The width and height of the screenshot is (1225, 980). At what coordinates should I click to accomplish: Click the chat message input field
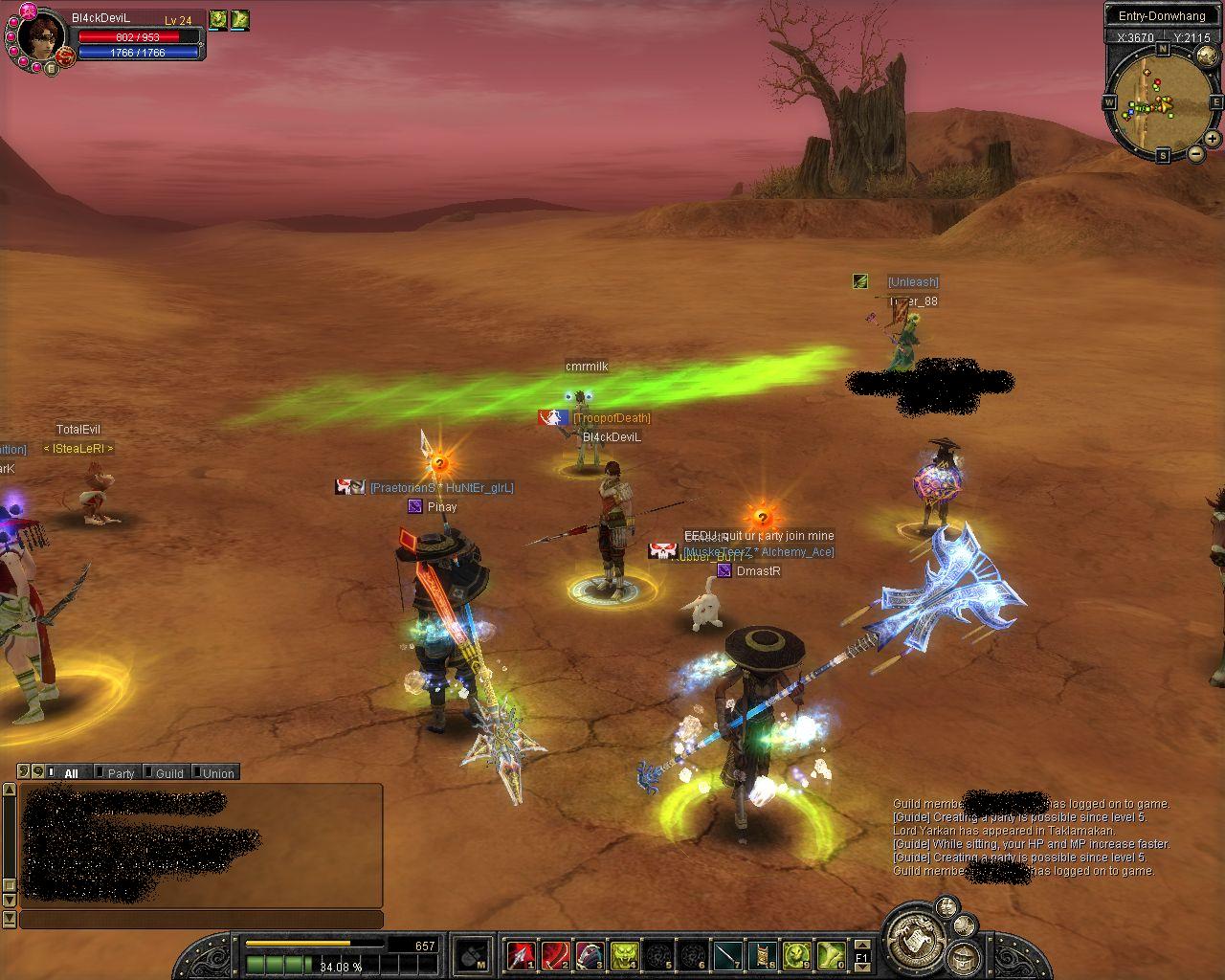tap(201, 920)
